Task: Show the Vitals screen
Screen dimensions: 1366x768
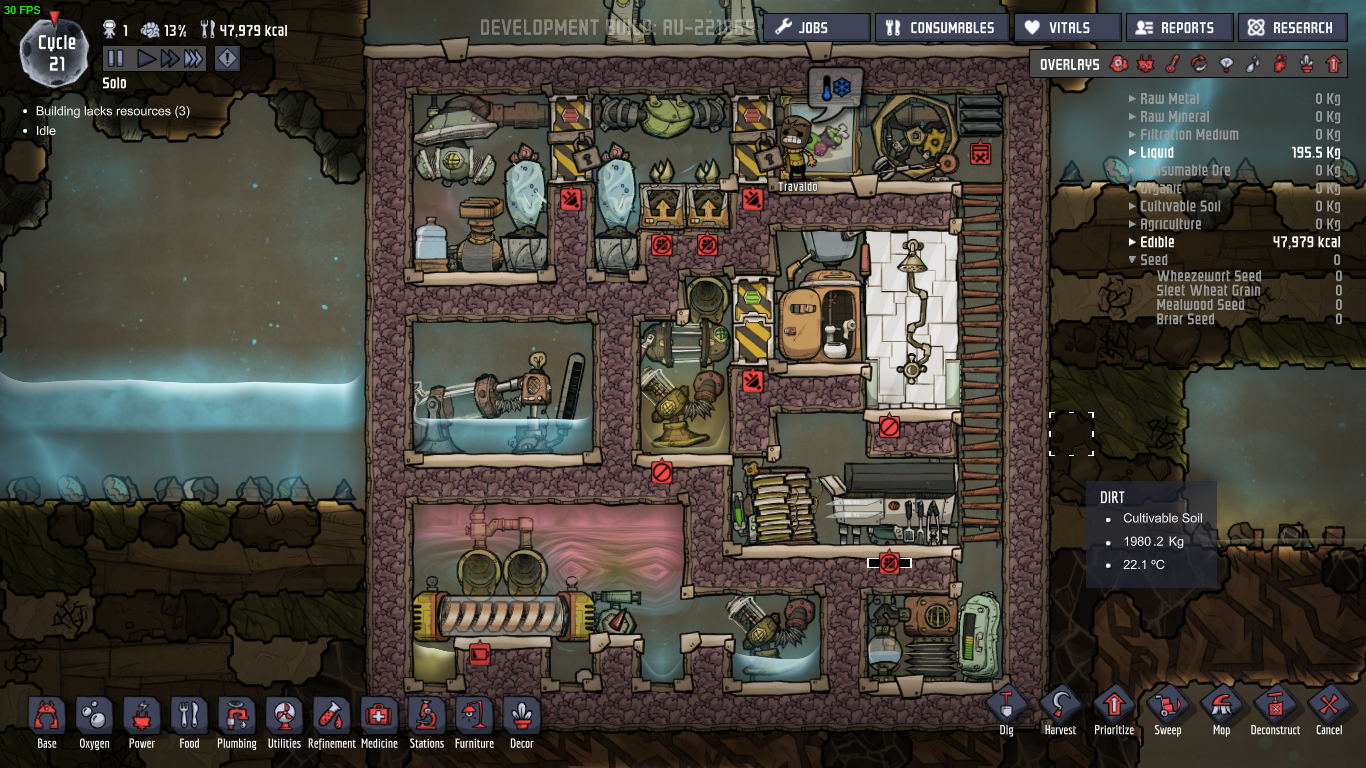Action: click(x=1066, y=28)
